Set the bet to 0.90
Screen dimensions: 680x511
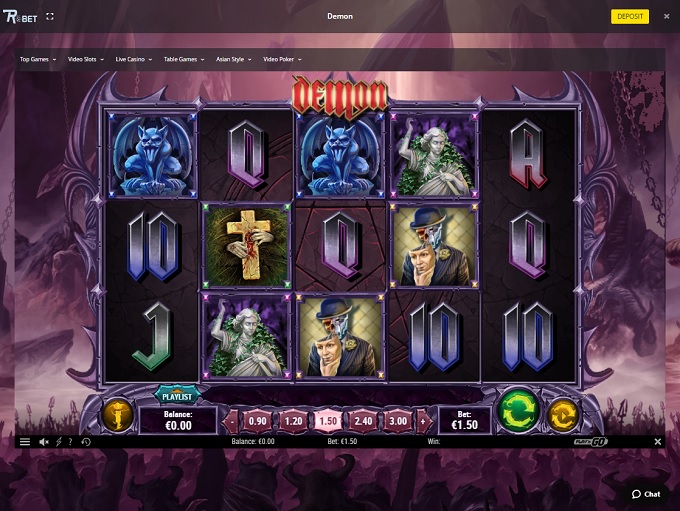258,421
